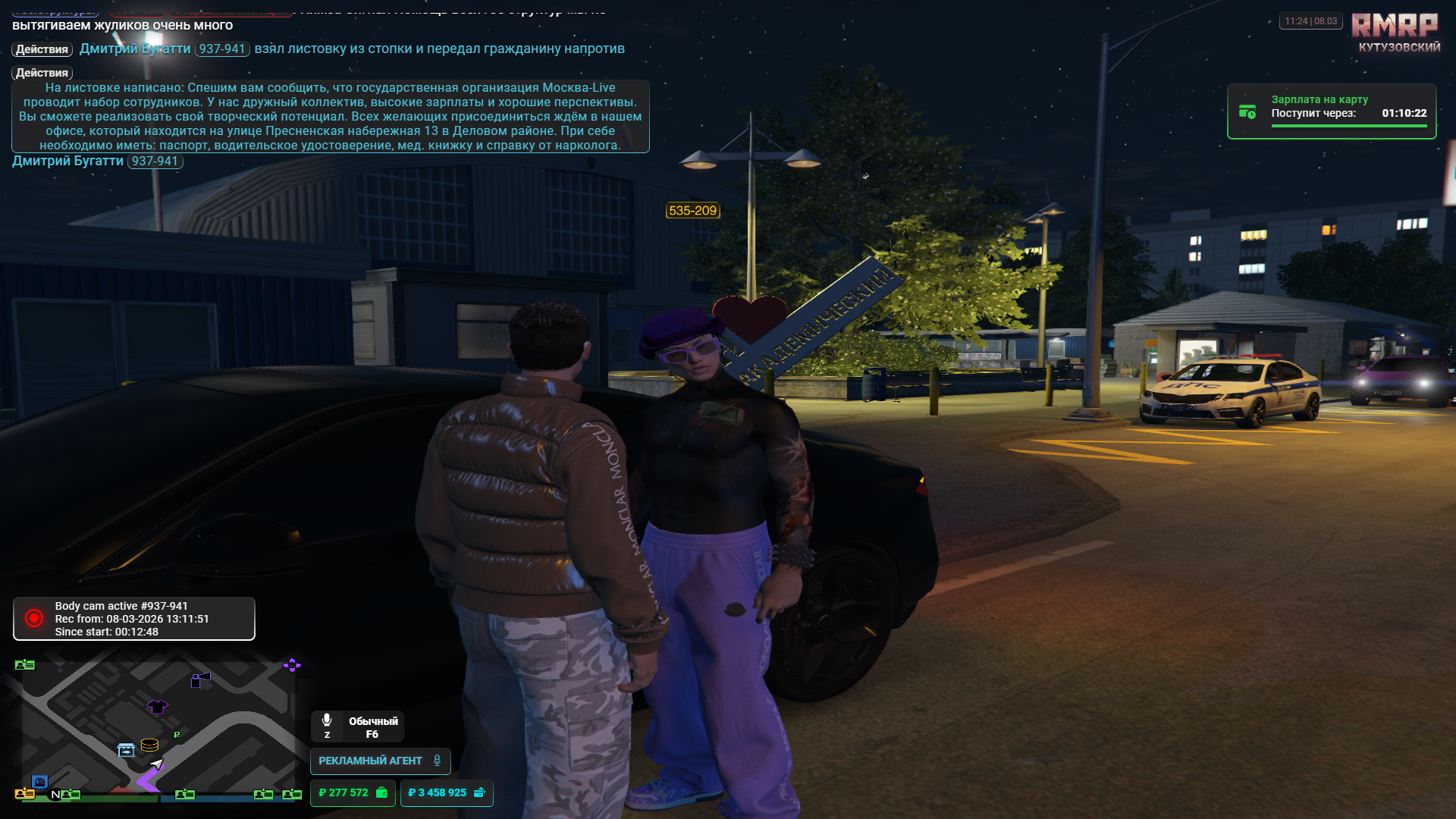Select the purple security camera map marker
The width and height of the screenshot is (1456, 819).
(x=200, y=679)
